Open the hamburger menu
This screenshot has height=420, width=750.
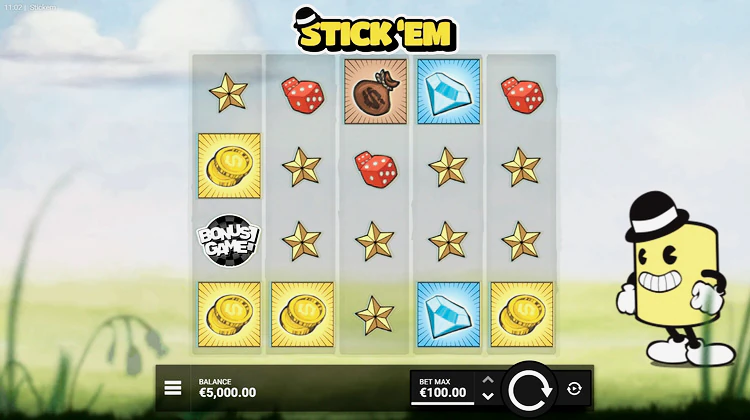173,388
